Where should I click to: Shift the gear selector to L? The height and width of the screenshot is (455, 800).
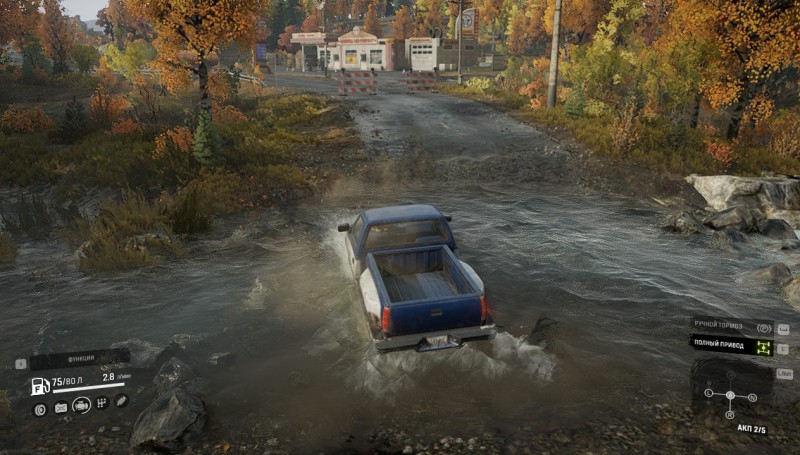click(708, 393)
